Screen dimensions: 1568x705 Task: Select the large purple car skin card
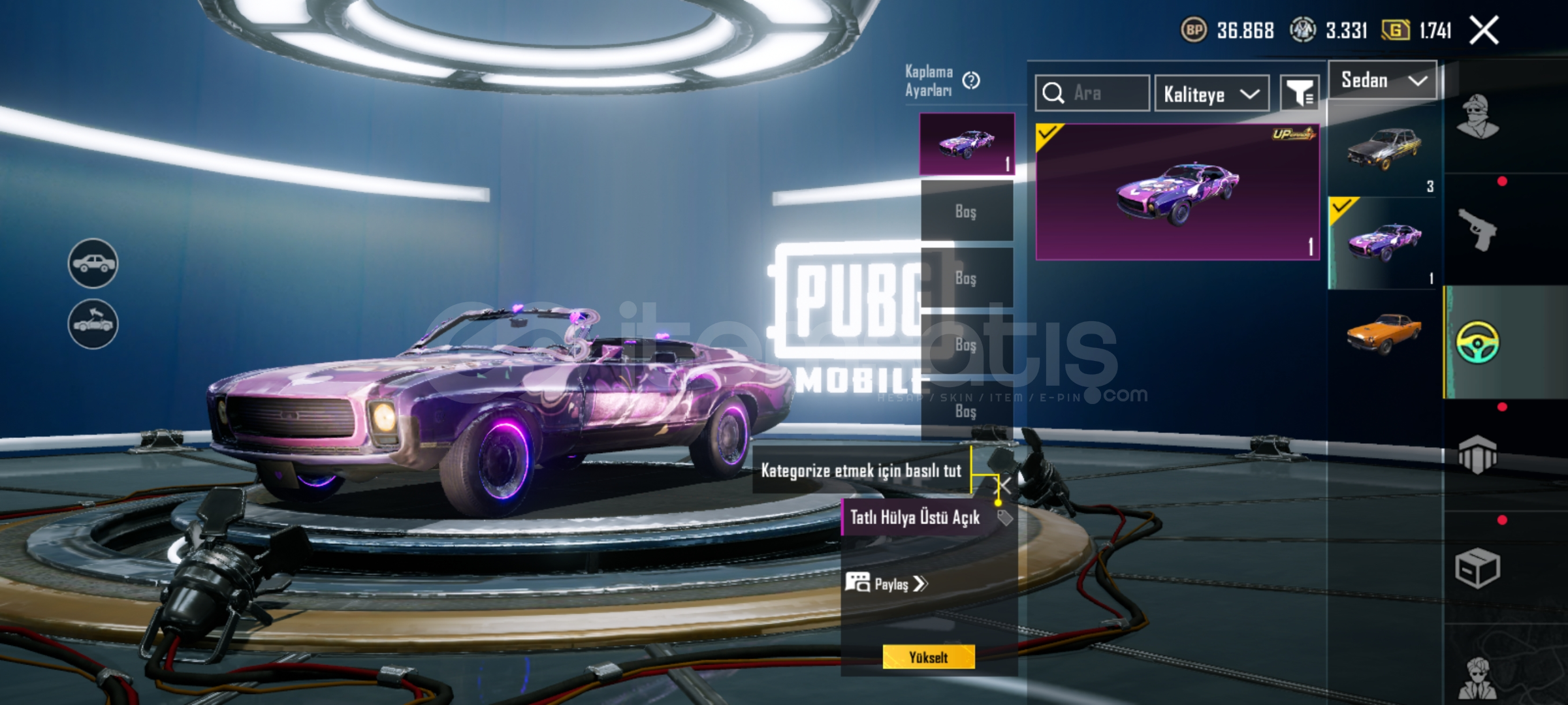tap(1177, 191)
